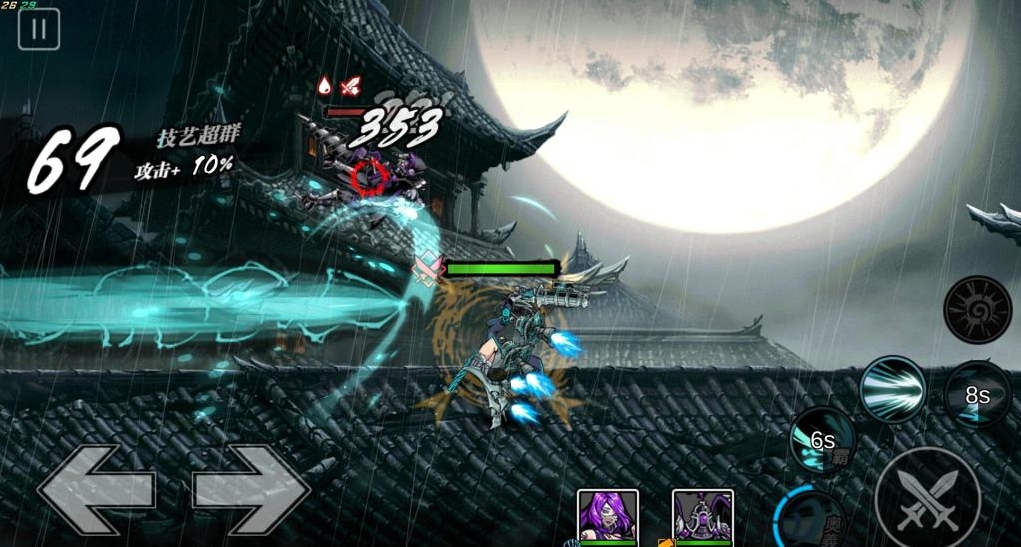Switch to the purple-haired woman character
The height and width of the screenshot is (547, 1021).
coord(608,516)
